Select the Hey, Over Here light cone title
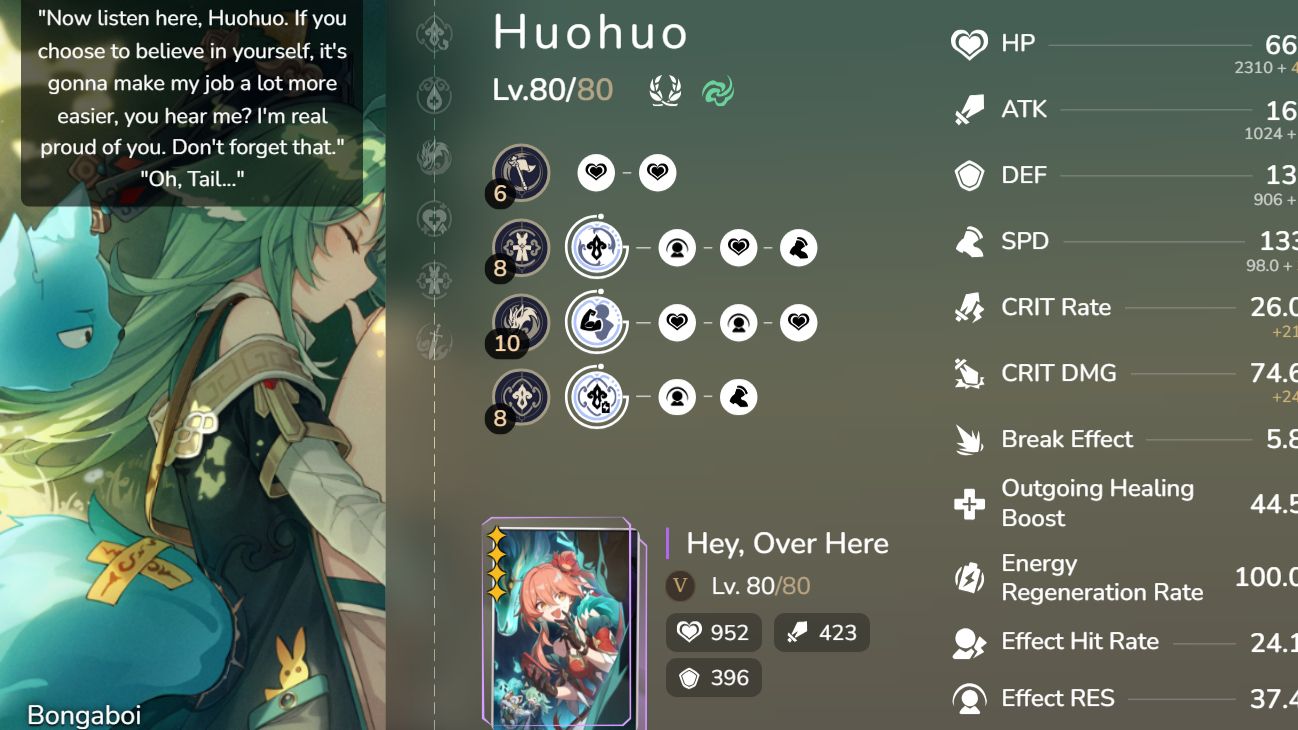The height and width of the screenshot is (730, 1298). click(x=786, y=543)
